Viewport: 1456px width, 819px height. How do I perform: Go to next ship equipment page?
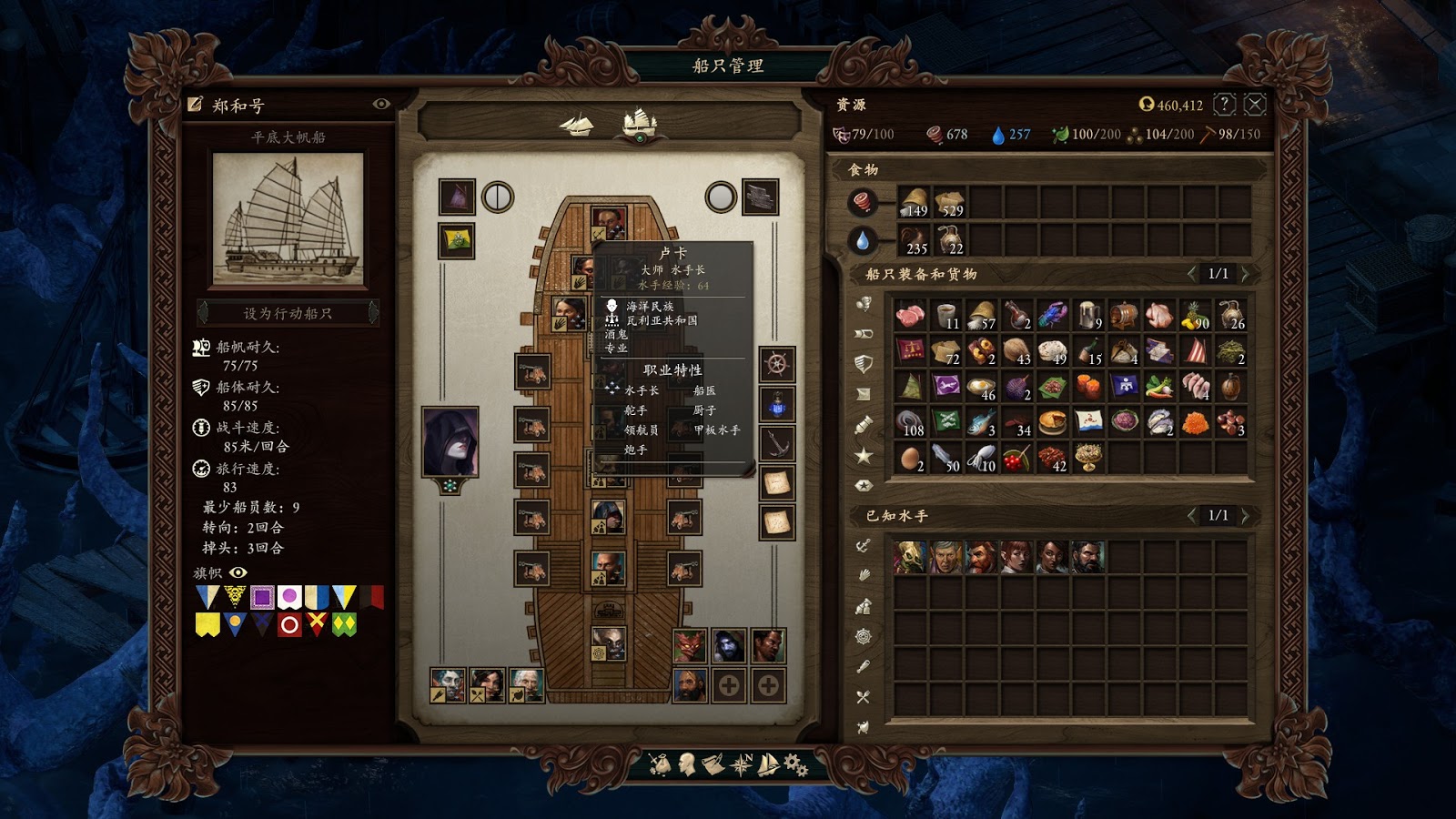pos(1245,274)
